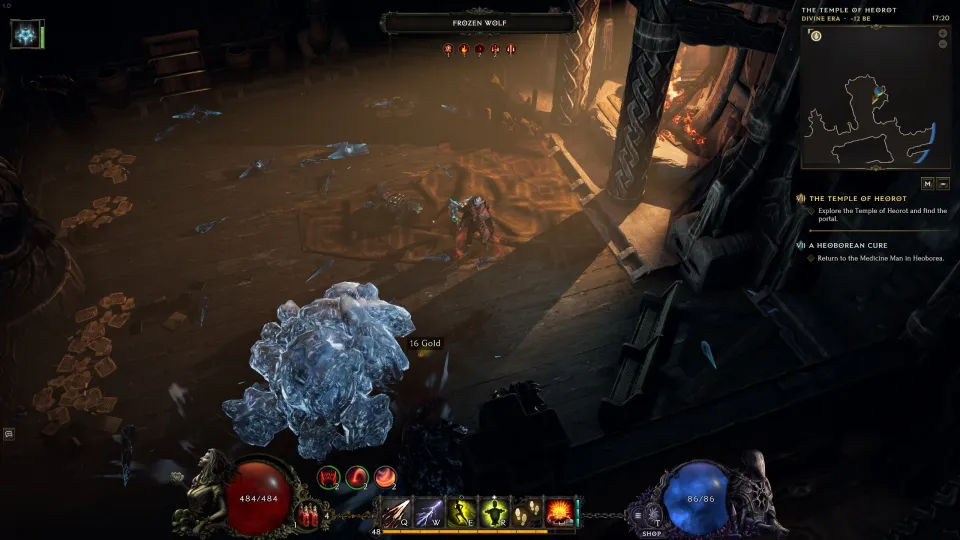Select the footprints skill slot
Screen dimensions: 960x540
click(x=526, y=512)
